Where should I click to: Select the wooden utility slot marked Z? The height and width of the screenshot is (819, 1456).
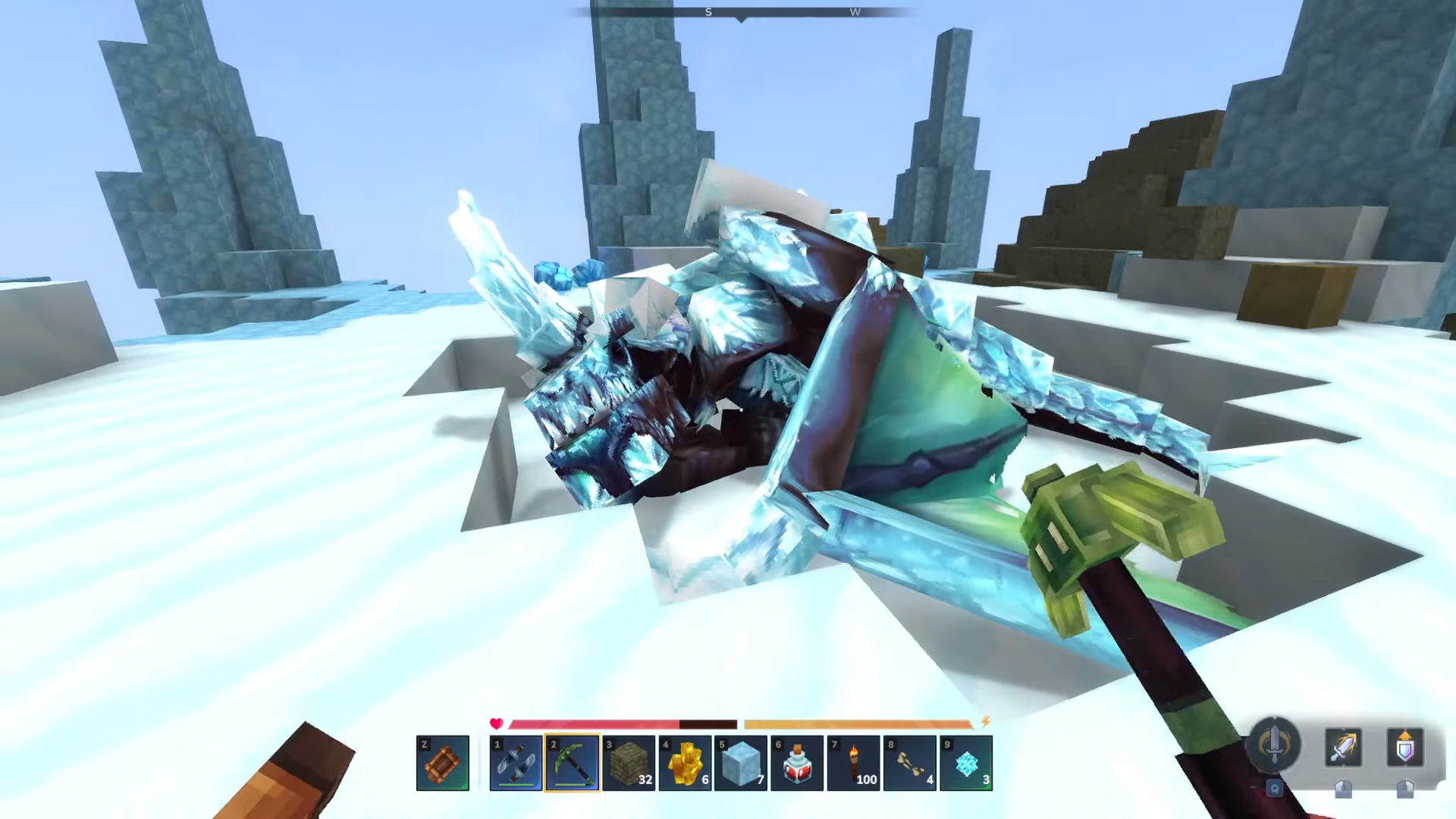coord(443,763)
